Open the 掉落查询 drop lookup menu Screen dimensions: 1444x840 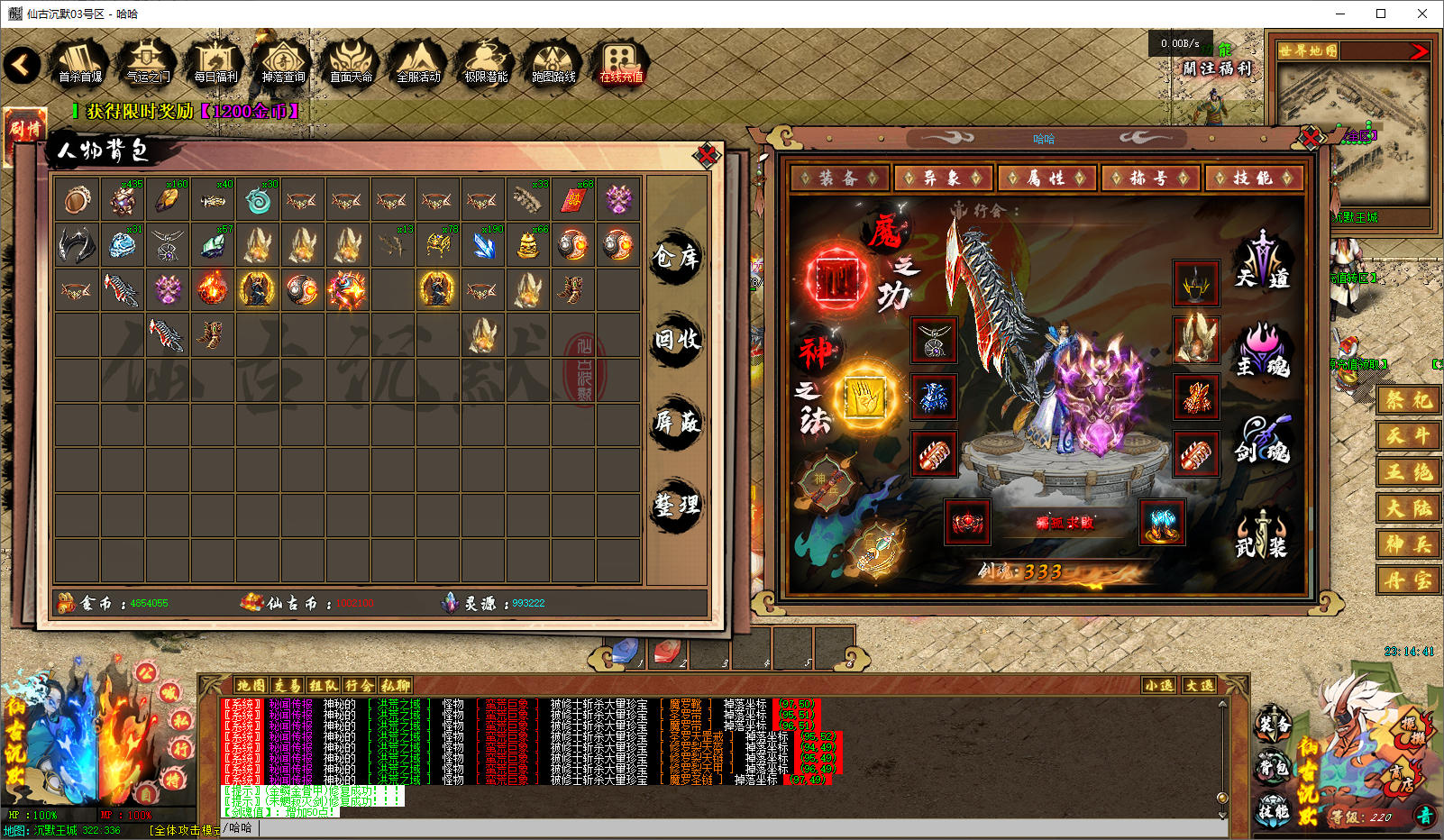pos(283,63)
